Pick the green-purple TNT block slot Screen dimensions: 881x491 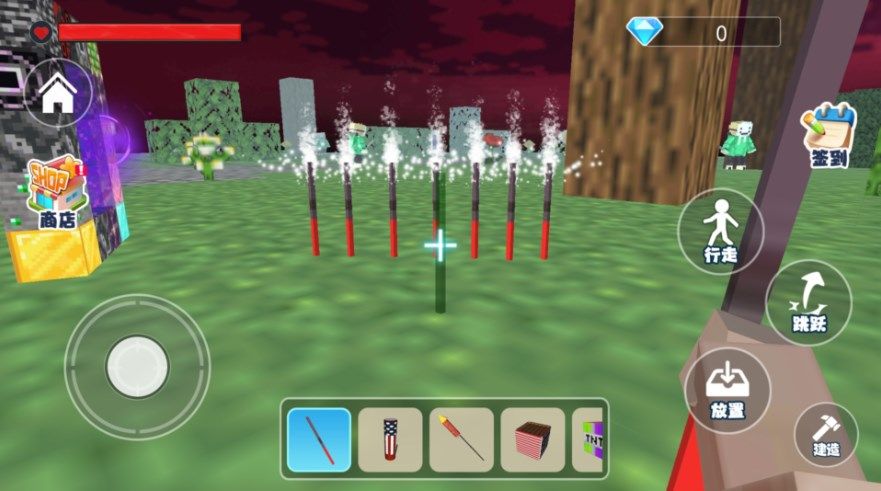(591, 439)
